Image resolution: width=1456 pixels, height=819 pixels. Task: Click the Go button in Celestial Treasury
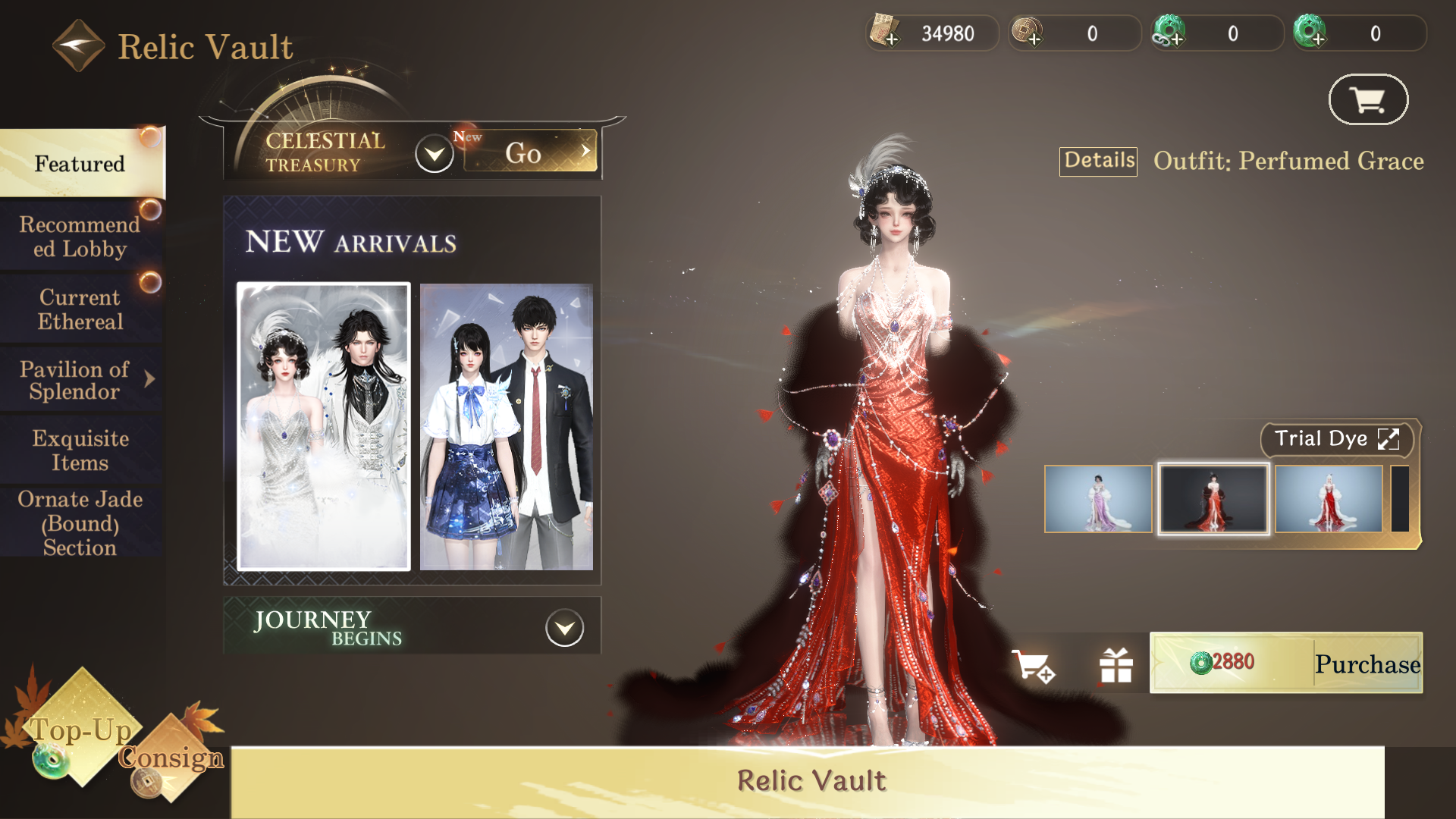coord(530,152)
